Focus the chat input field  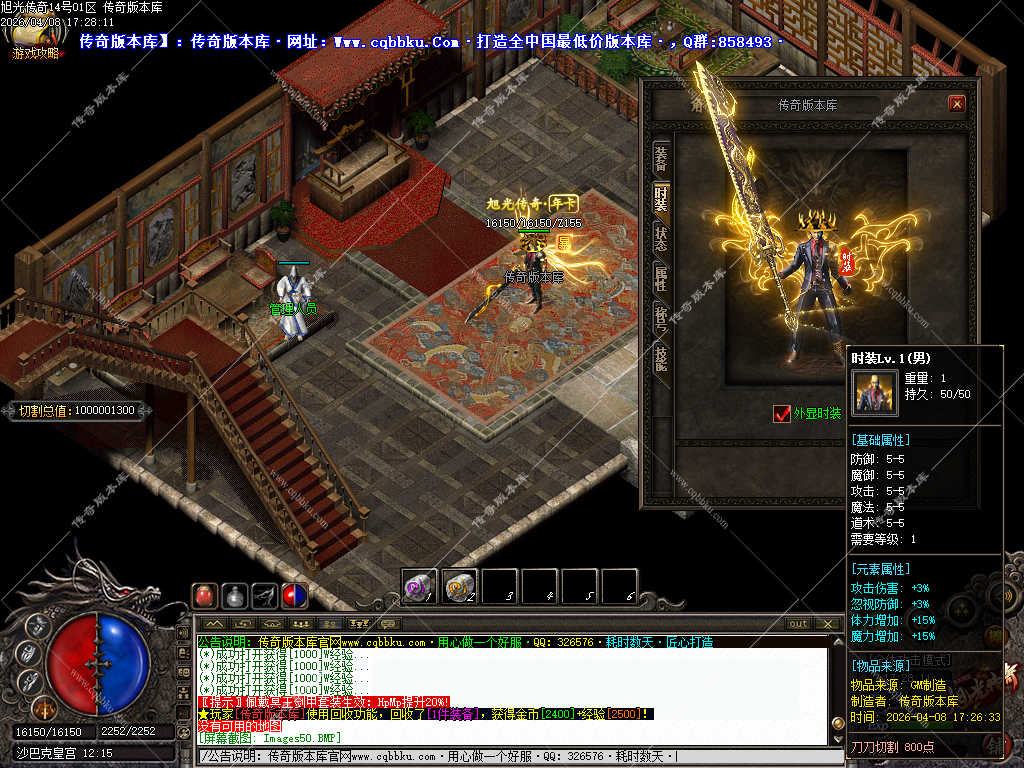tap(500, 756)
